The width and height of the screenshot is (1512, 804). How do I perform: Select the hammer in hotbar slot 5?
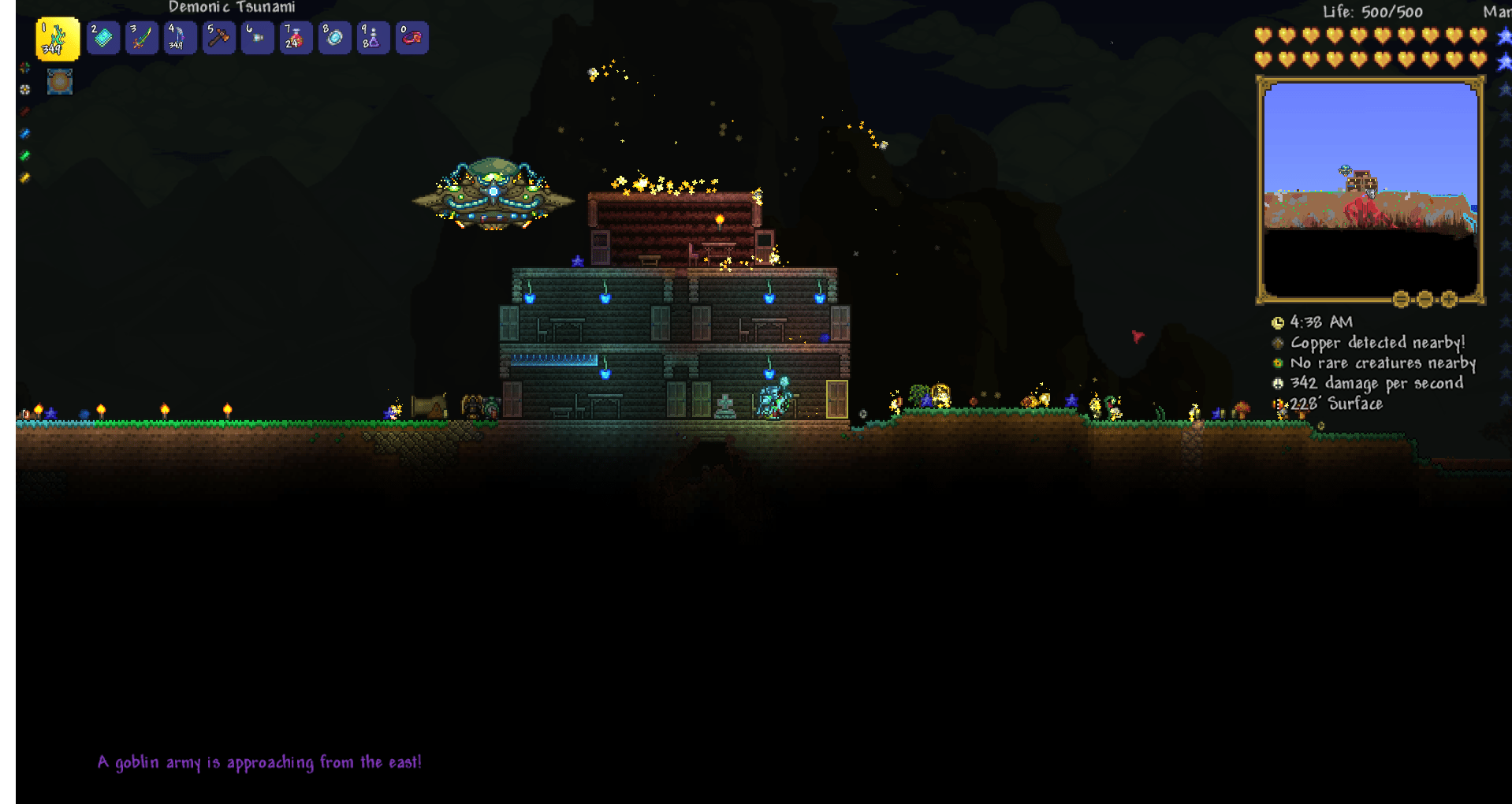[x=219, y=37]
